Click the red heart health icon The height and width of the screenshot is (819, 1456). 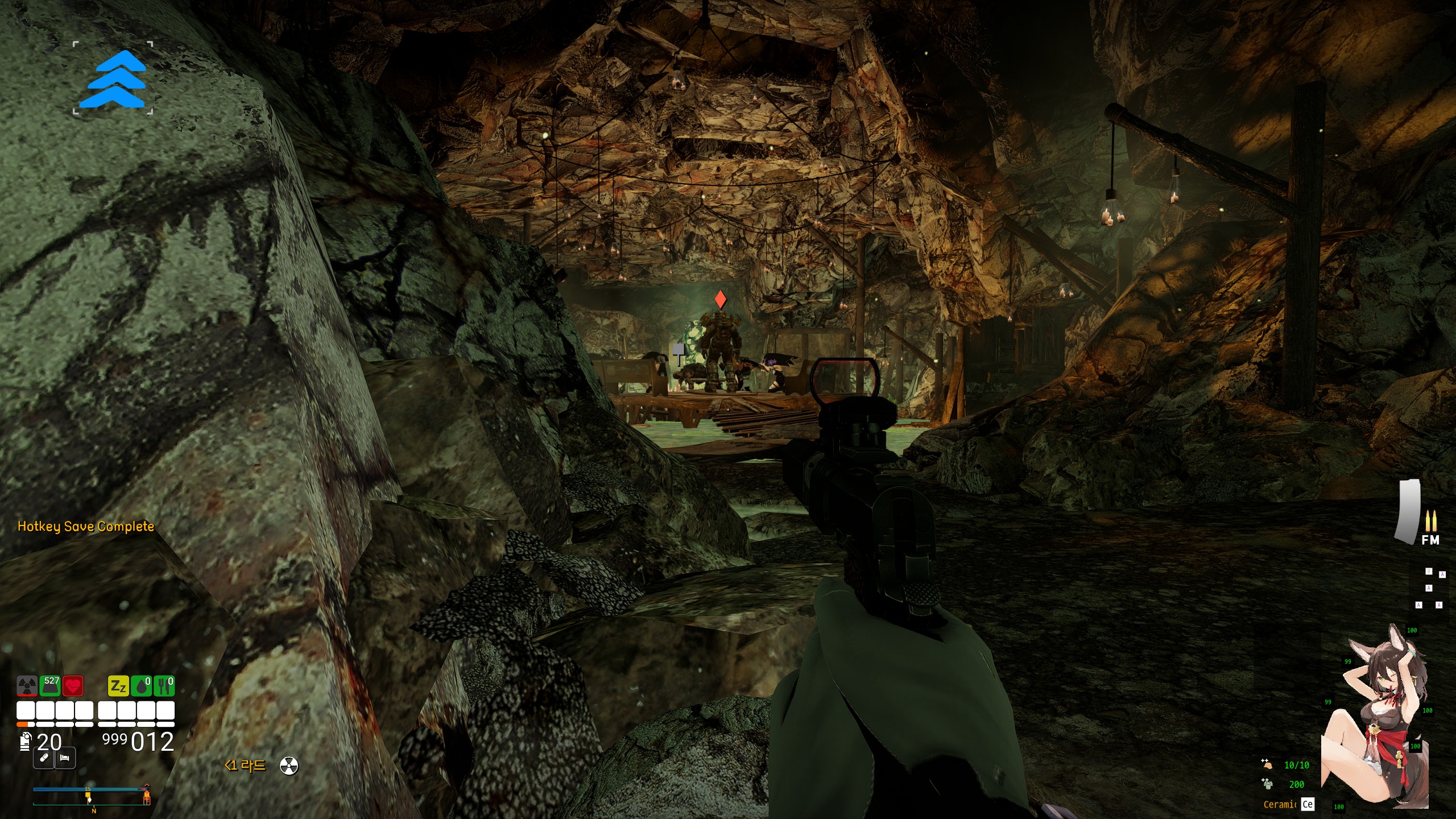point(73,686)
